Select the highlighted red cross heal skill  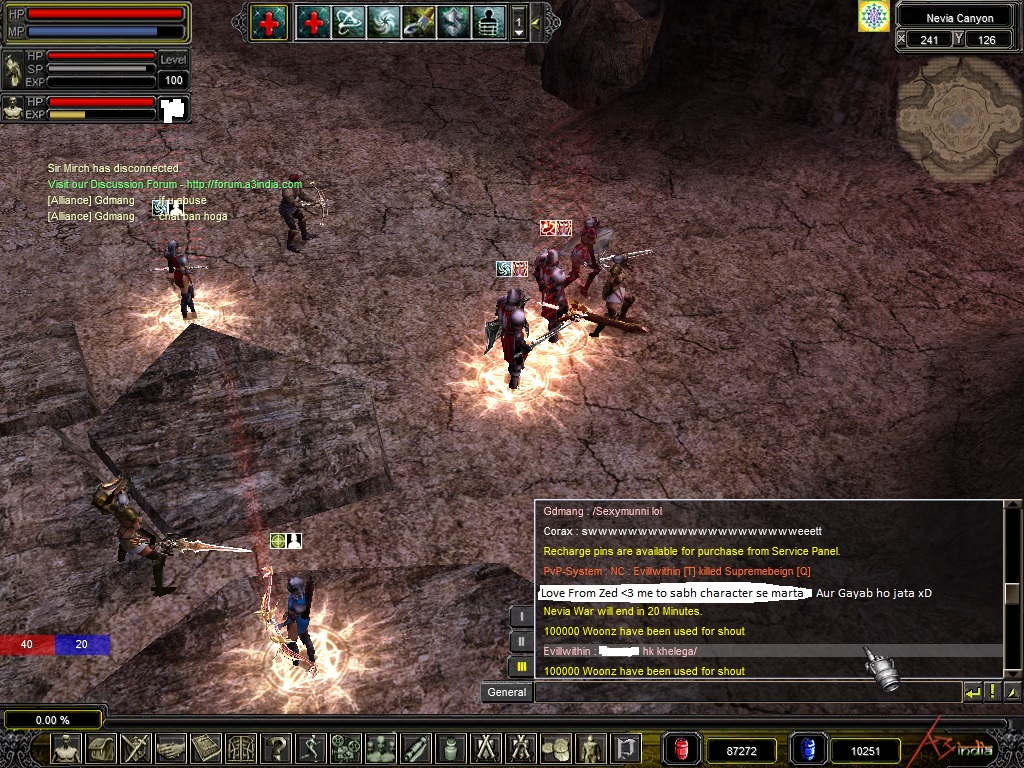(x=268, y=22)
